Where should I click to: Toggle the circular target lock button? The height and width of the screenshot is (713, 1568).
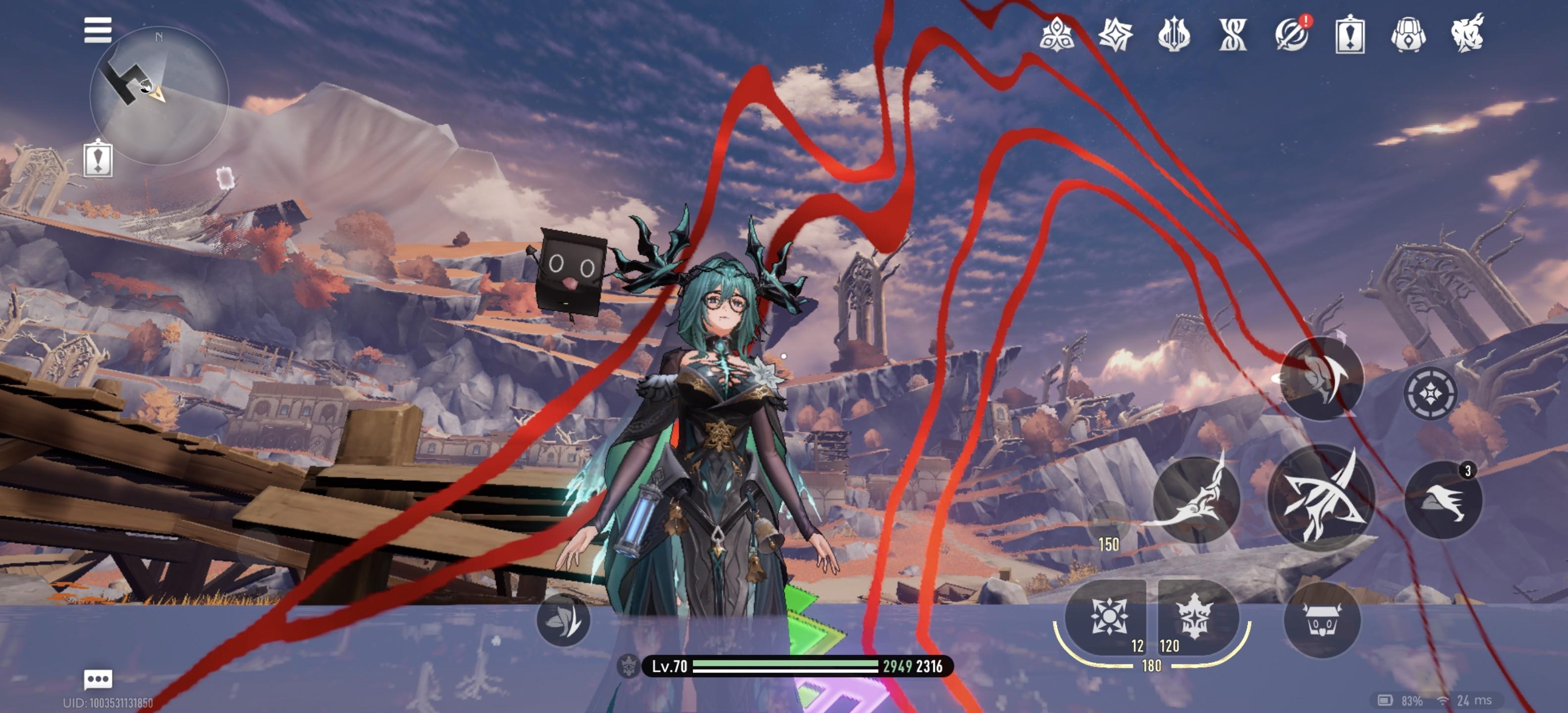(1430, 393)
